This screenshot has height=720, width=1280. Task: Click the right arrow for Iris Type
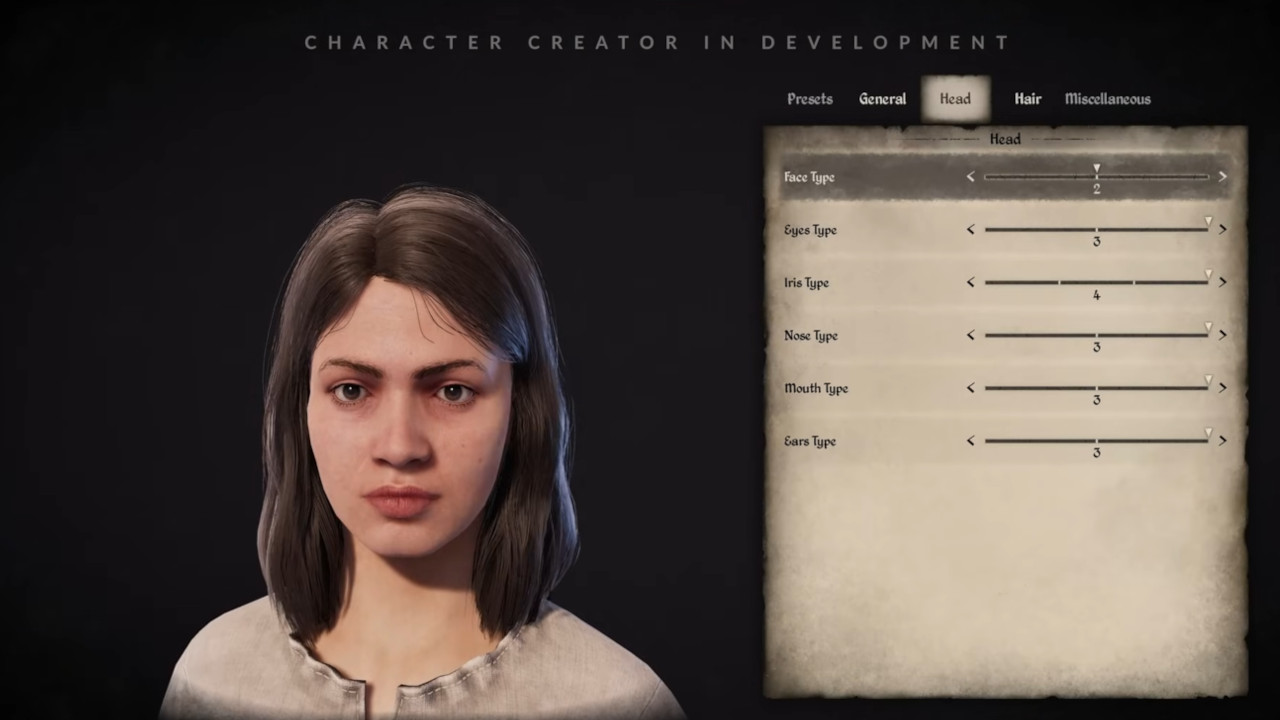1222,282
